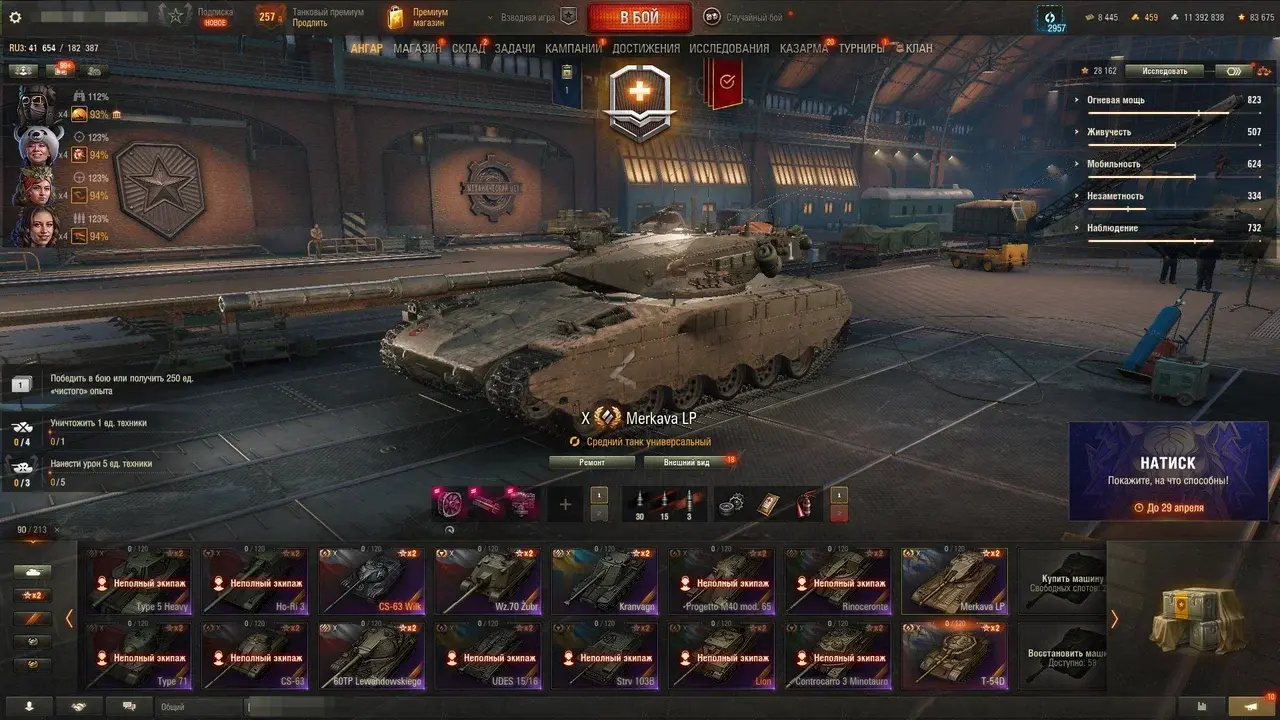This screenshot has height=720, width=1280.
Task: Show the КАЗАРМА tab
Action: point(803,48)
